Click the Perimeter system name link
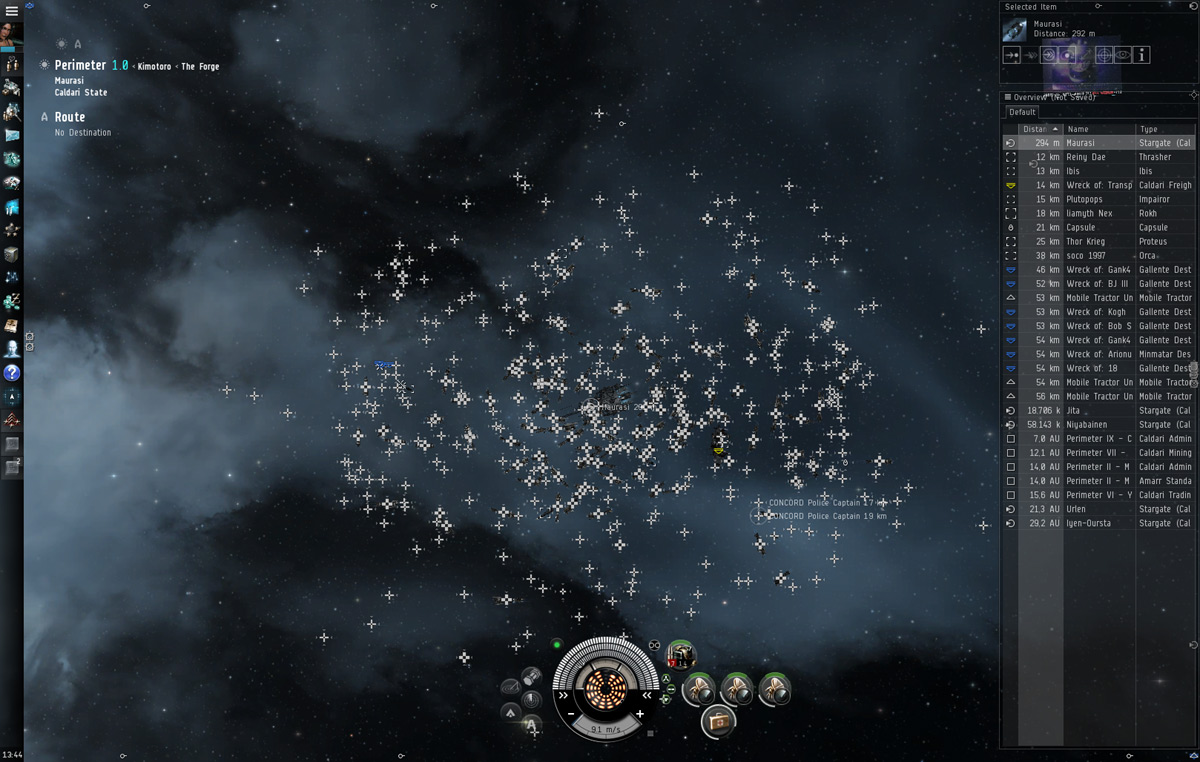Image resolution: width=1200 pixels, height=762 pixels. click(x=80, y=66)
